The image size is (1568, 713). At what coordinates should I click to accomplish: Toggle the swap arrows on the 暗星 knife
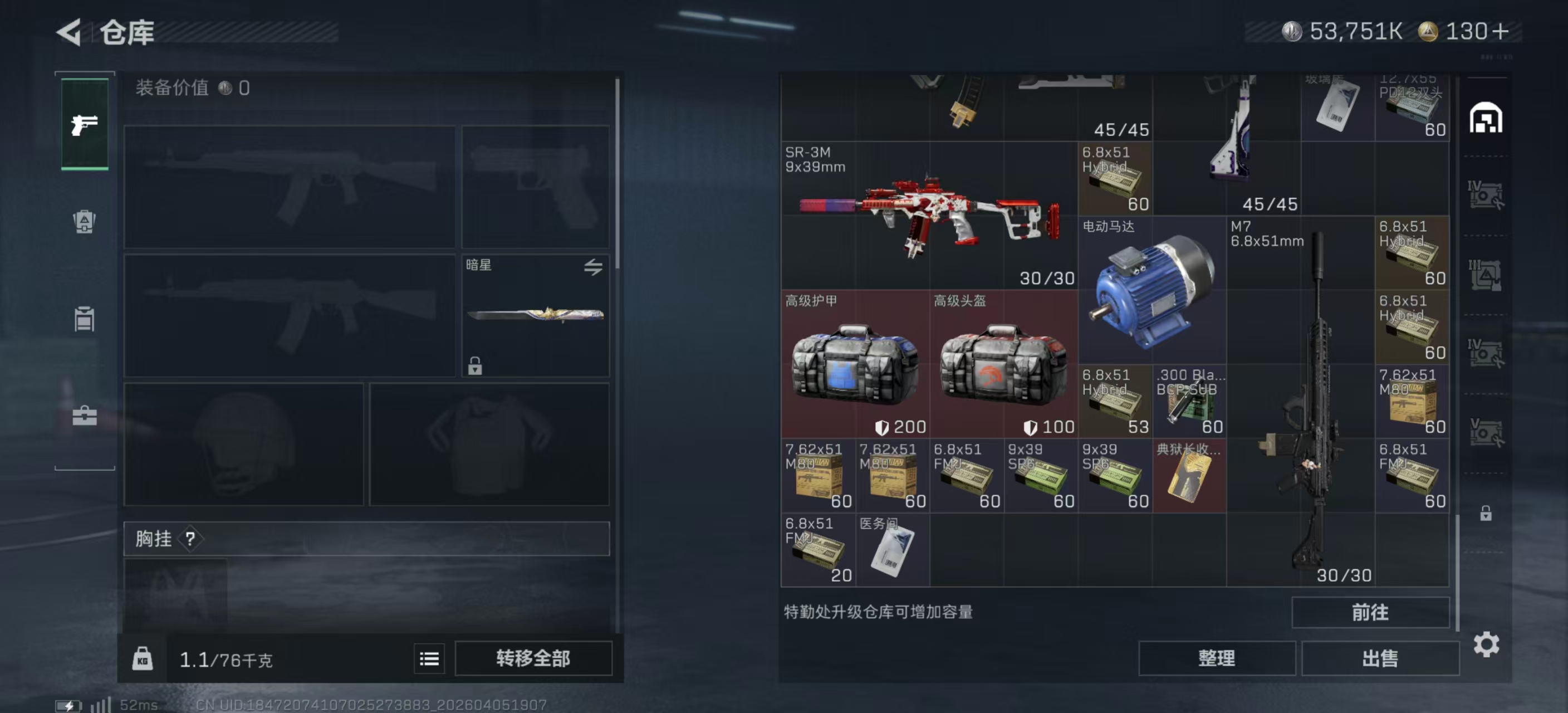pos(594,268)
